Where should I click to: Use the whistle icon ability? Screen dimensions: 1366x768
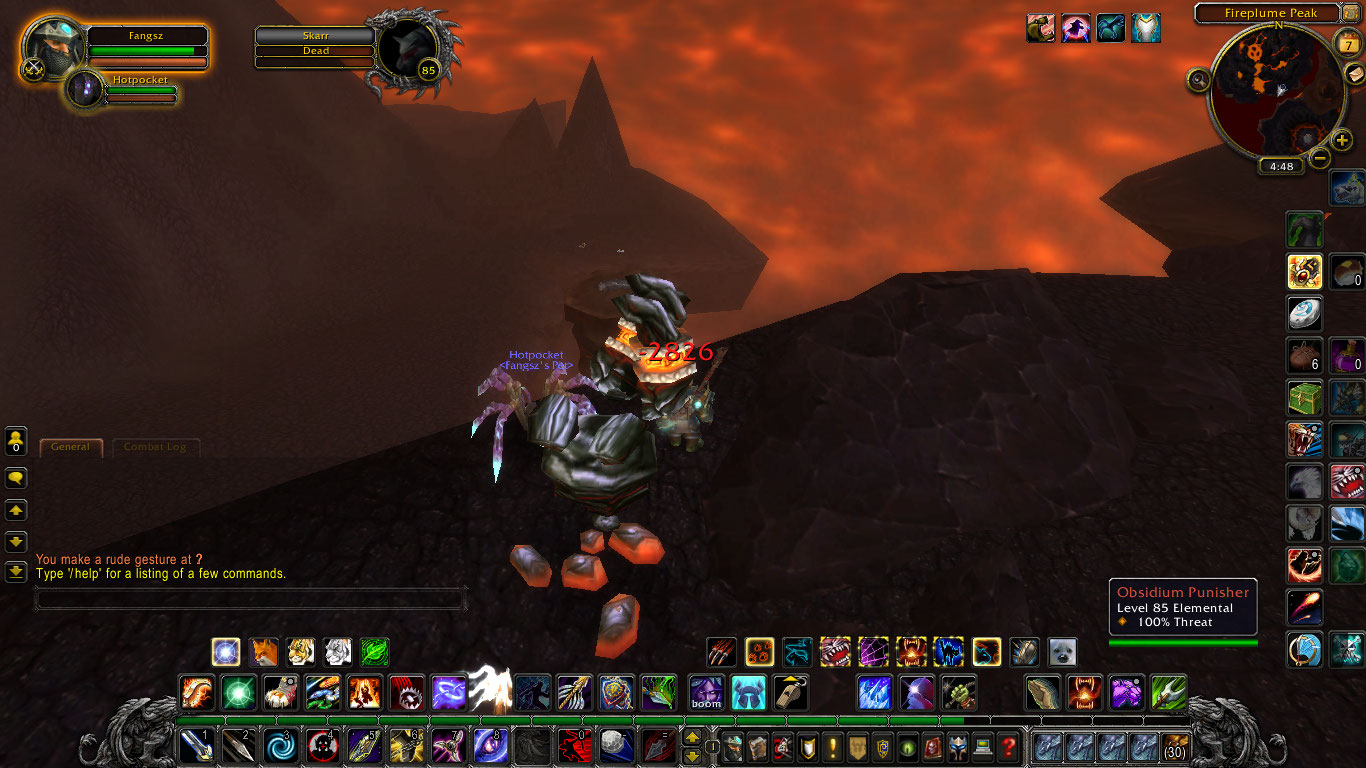[791, 693]
